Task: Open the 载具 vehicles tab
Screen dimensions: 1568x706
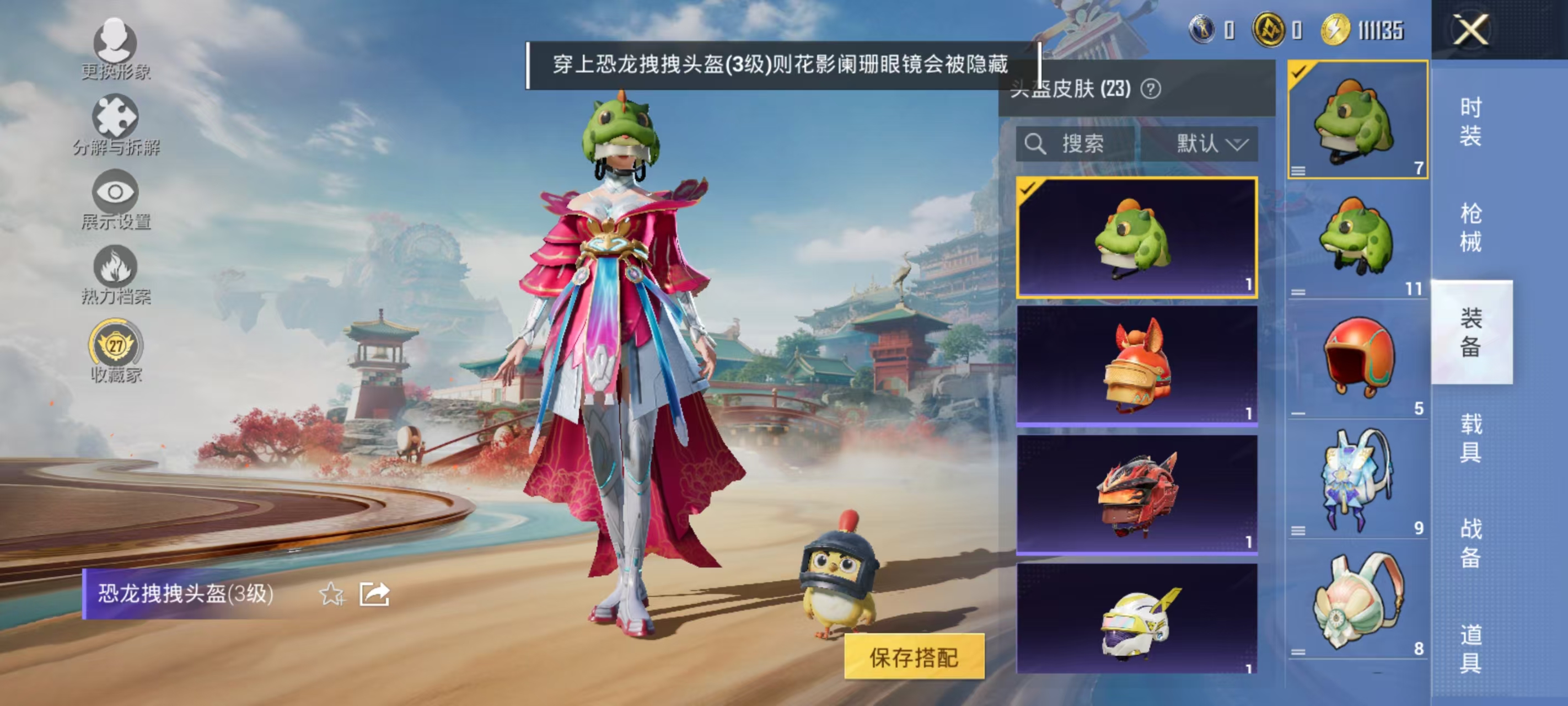Action: [1470, 438]
